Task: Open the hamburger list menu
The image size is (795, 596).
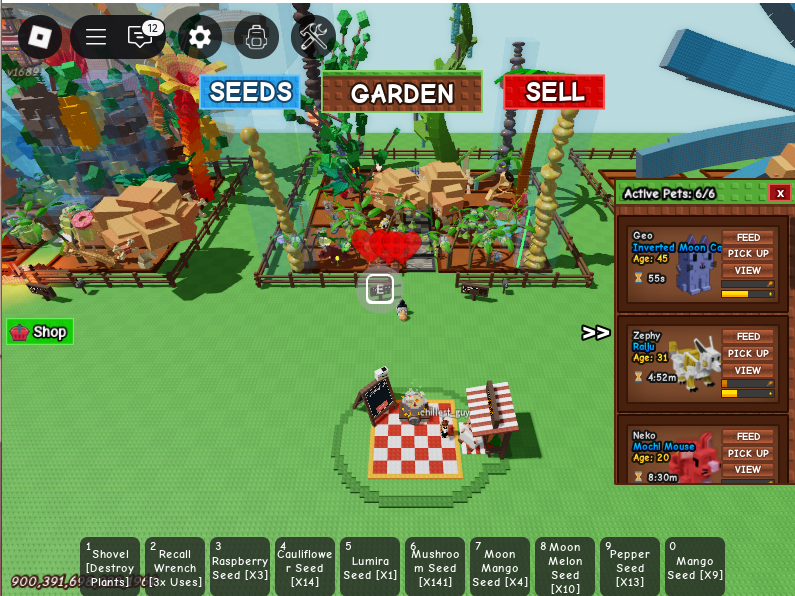Action: click(x=96, y=38)
